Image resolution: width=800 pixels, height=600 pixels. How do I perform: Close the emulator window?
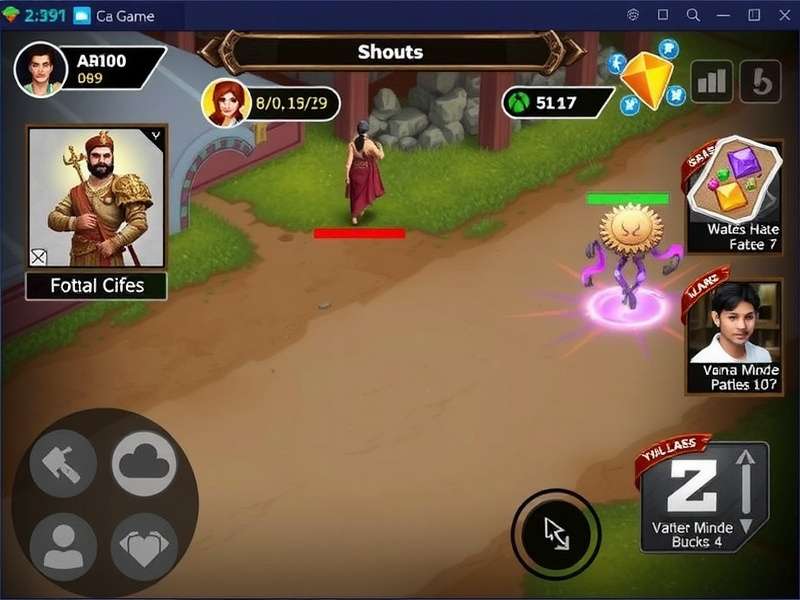(781, 15)
